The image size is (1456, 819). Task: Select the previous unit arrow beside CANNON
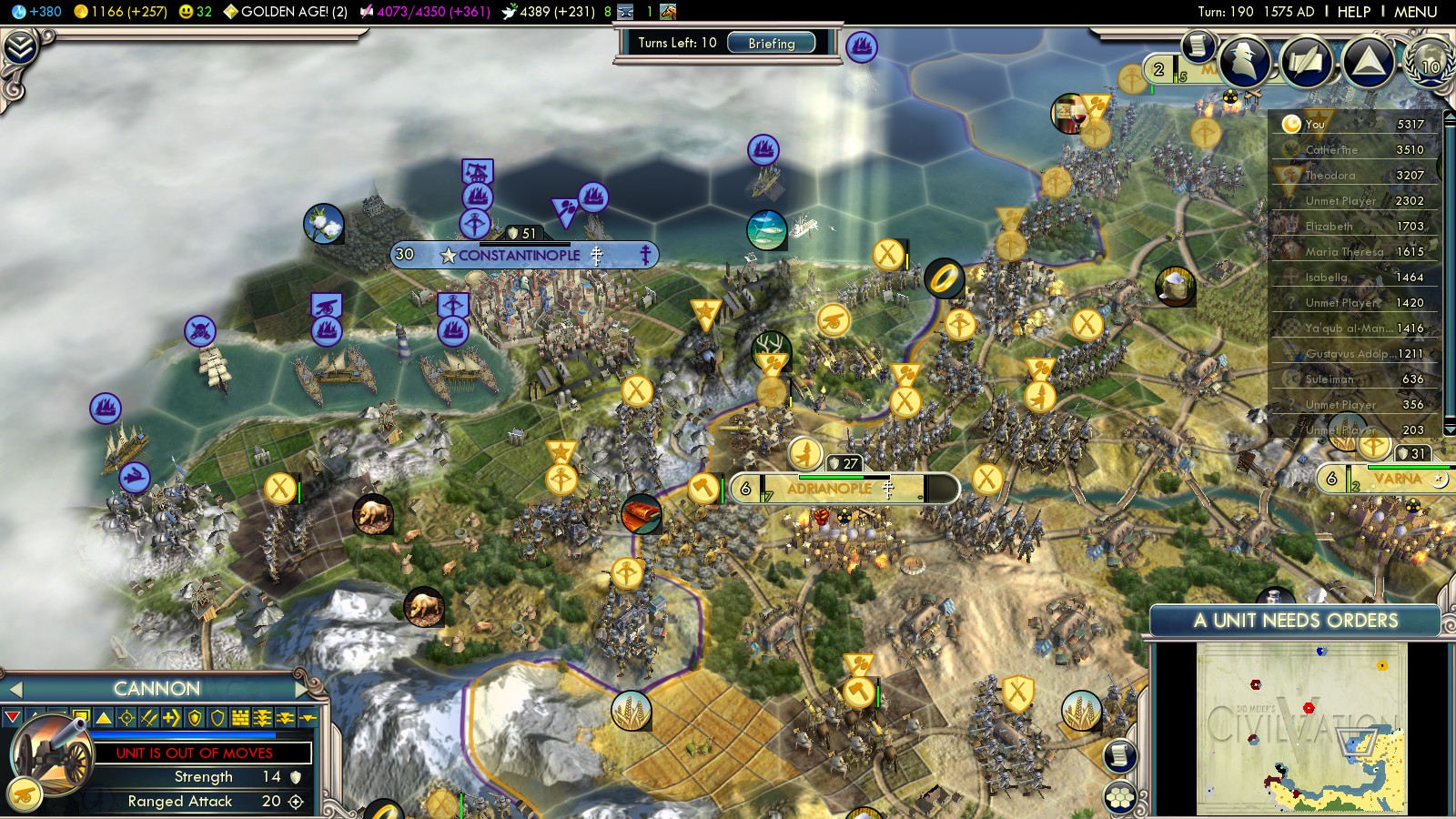click(15, 689)
